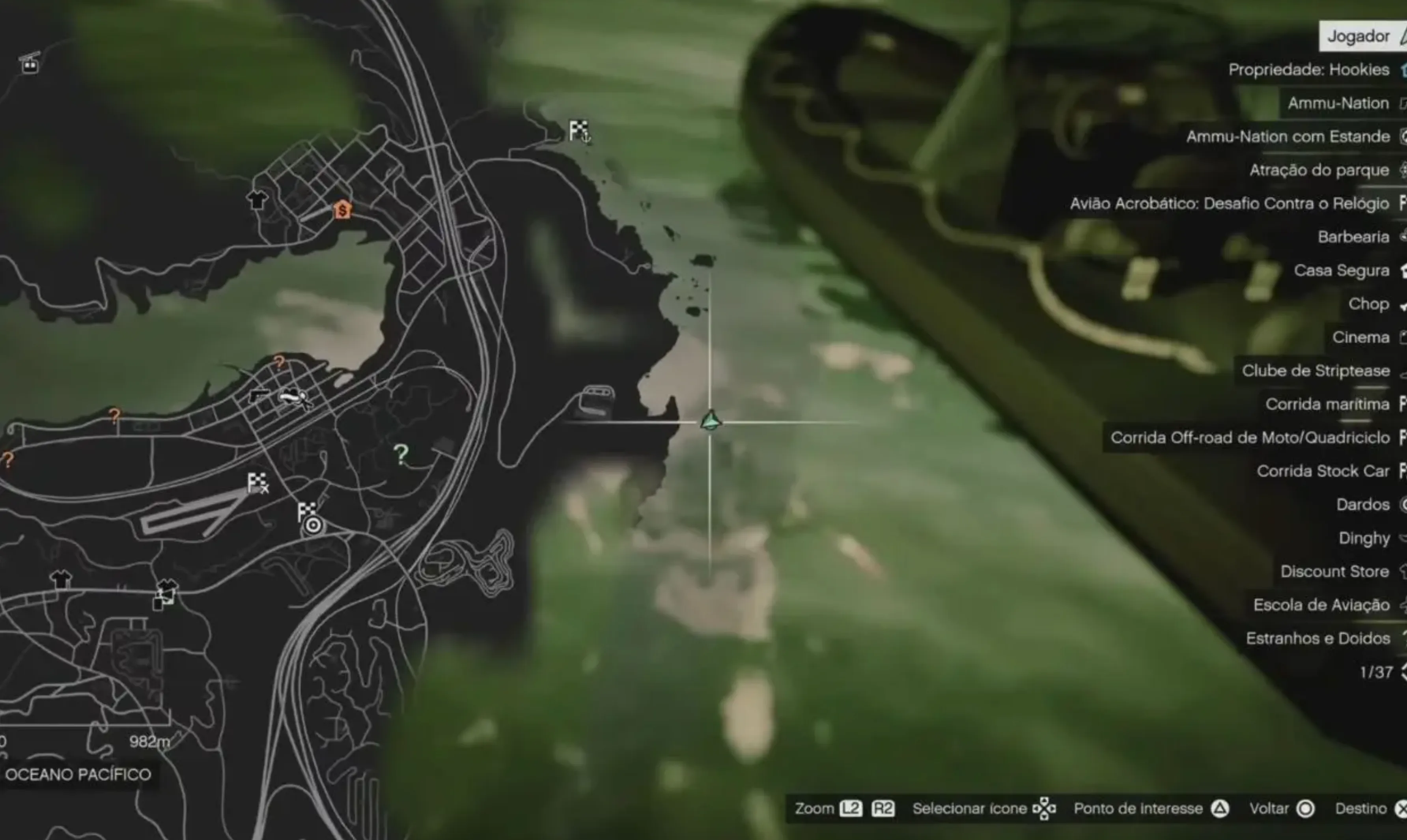Click the orange dollar property marker
This screenshot has height=840, width=1407.
click(x=342, y=210)
